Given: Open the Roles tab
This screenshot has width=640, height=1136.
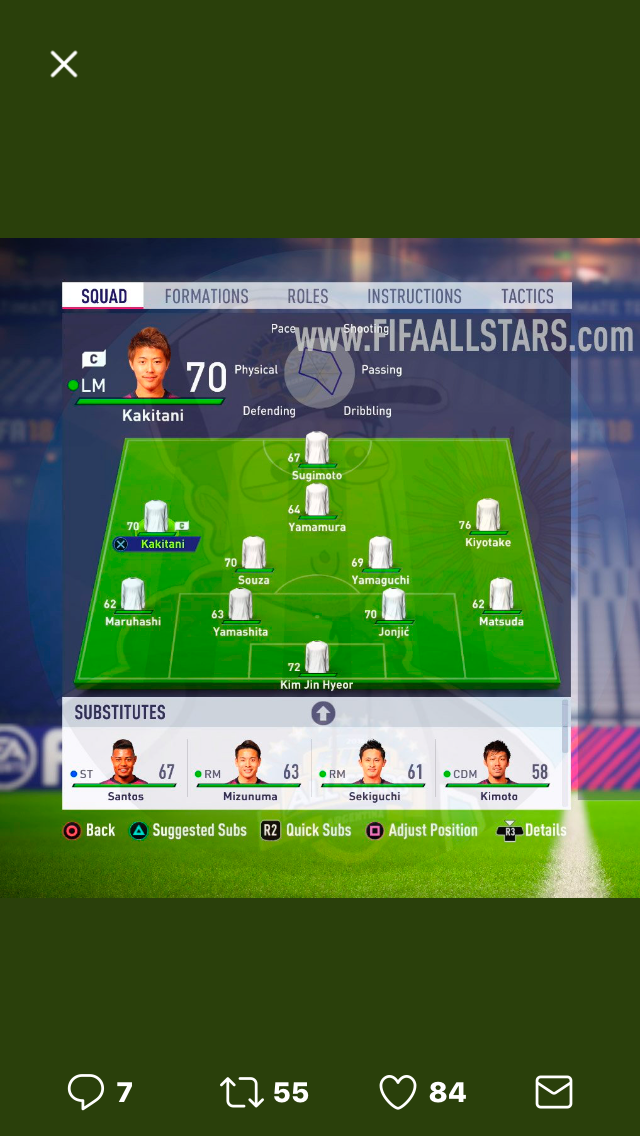Looking at the screenshot, I should click(308, 296).
